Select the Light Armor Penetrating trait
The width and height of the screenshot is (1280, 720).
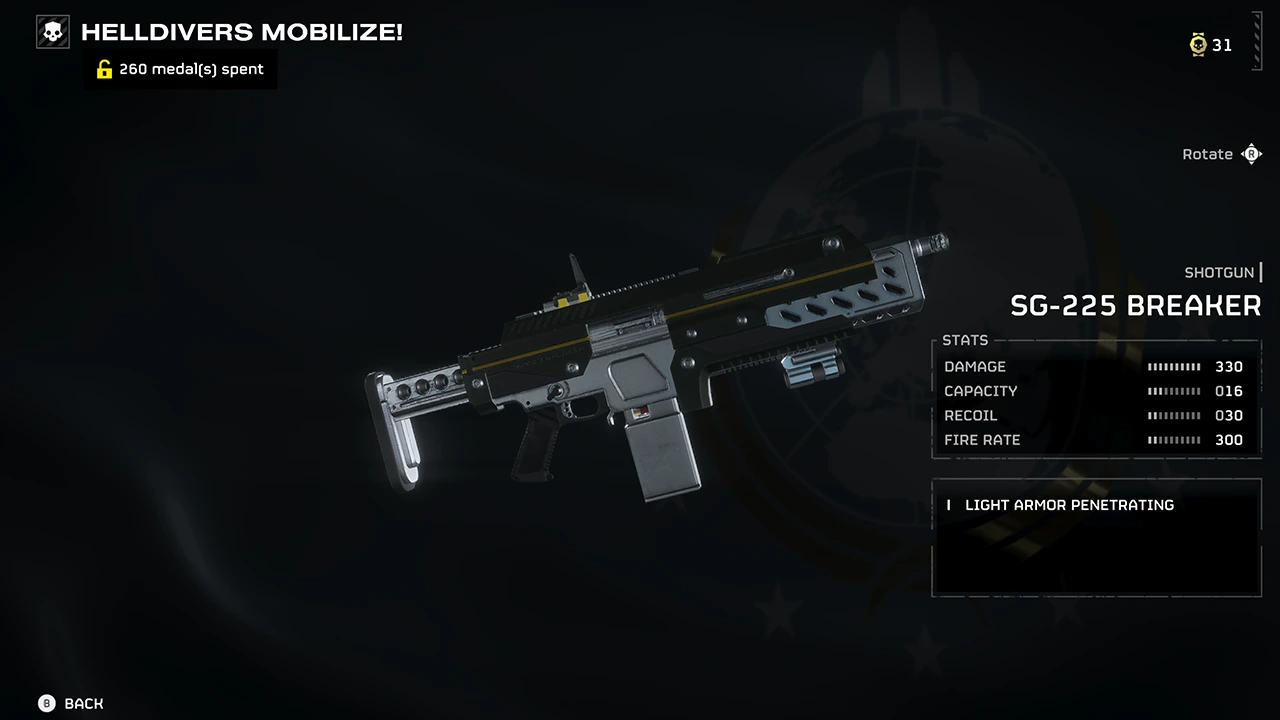[1068, 505]
